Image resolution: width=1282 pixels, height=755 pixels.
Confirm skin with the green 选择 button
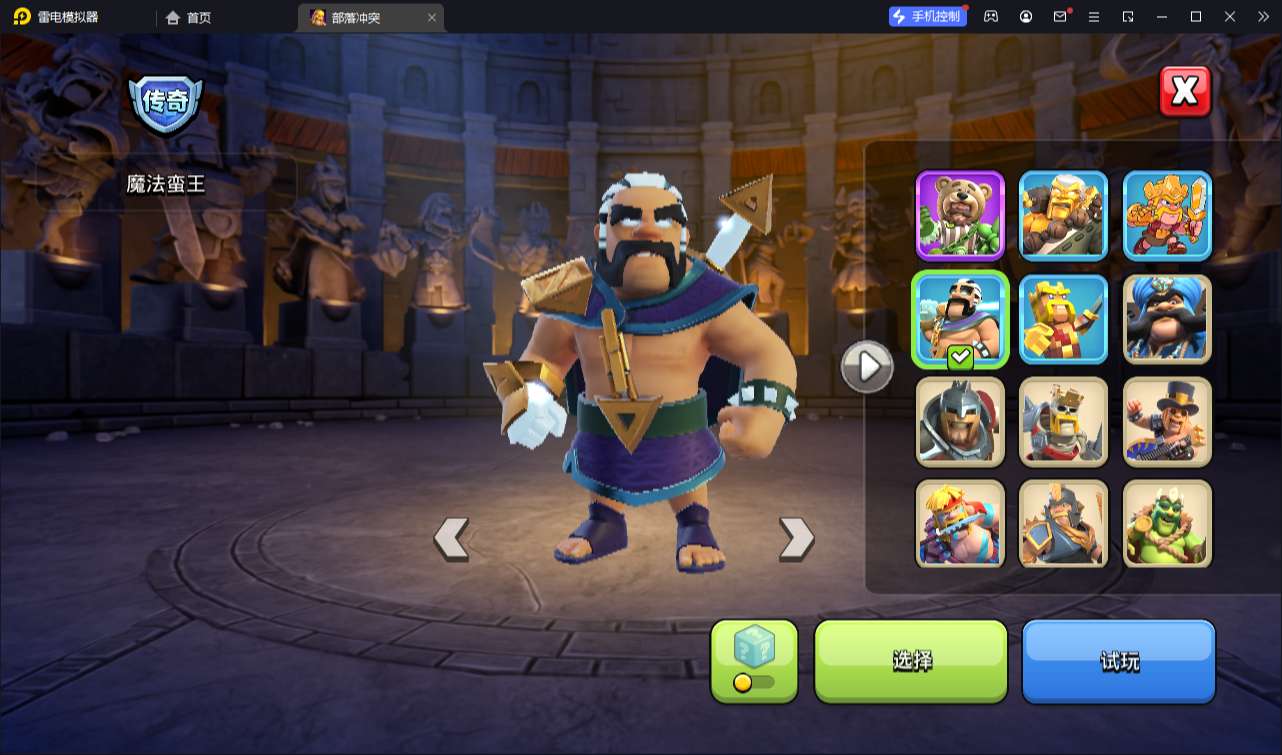tap(911, 661)
